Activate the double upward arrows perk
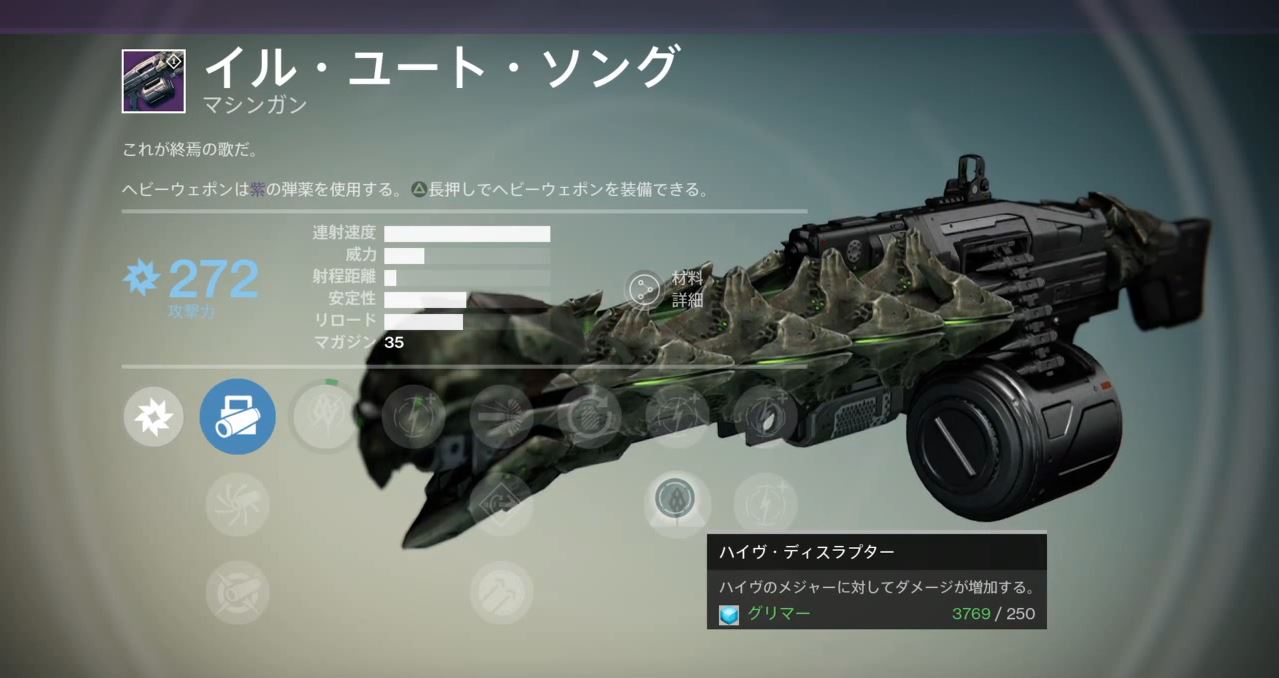Image resolution: width=1279 pixels, height=678 pixels. [x=502, y=592]
